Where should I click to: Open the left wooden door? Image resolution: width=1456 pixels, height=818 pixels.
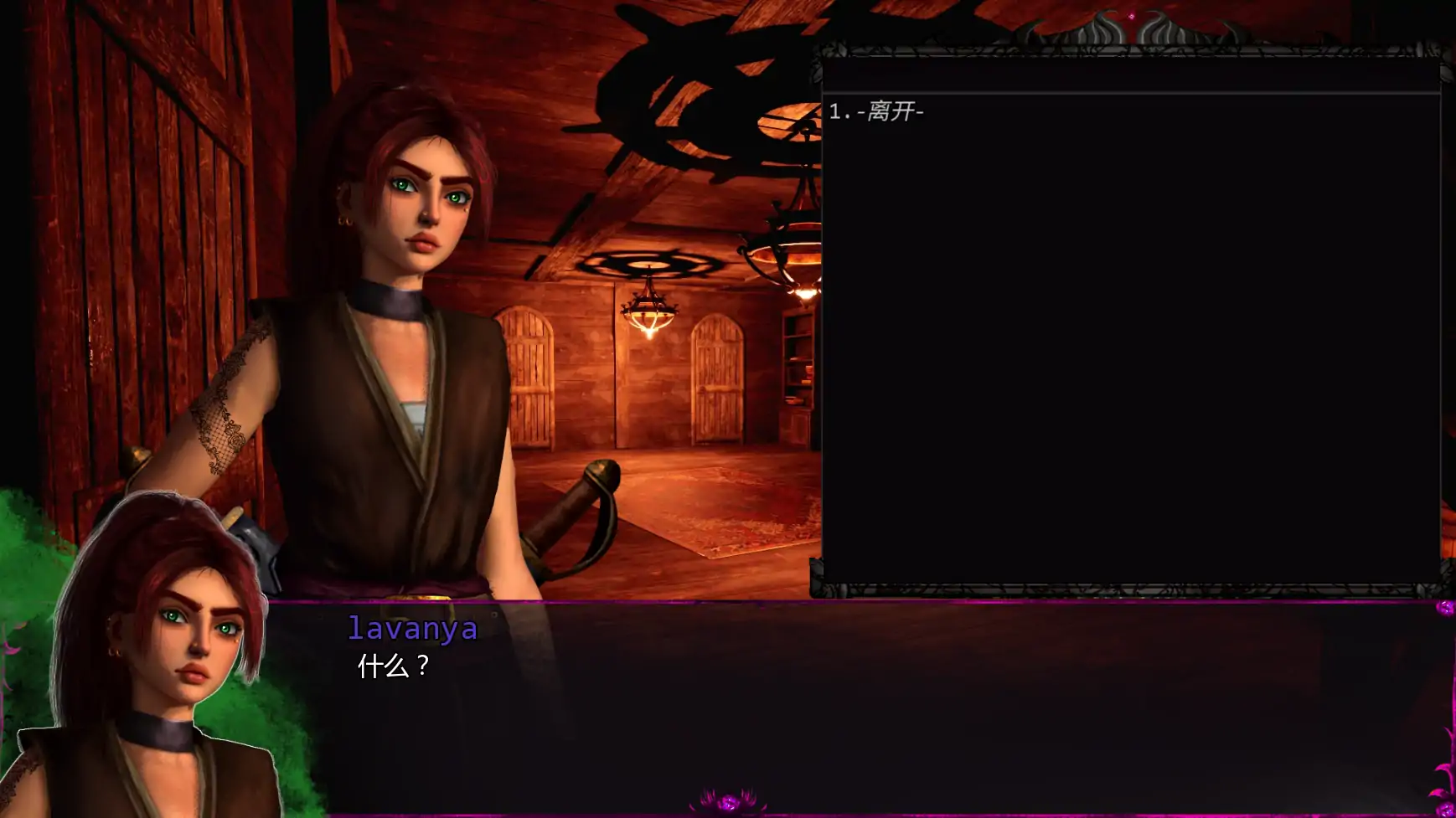tap(528, 377)
